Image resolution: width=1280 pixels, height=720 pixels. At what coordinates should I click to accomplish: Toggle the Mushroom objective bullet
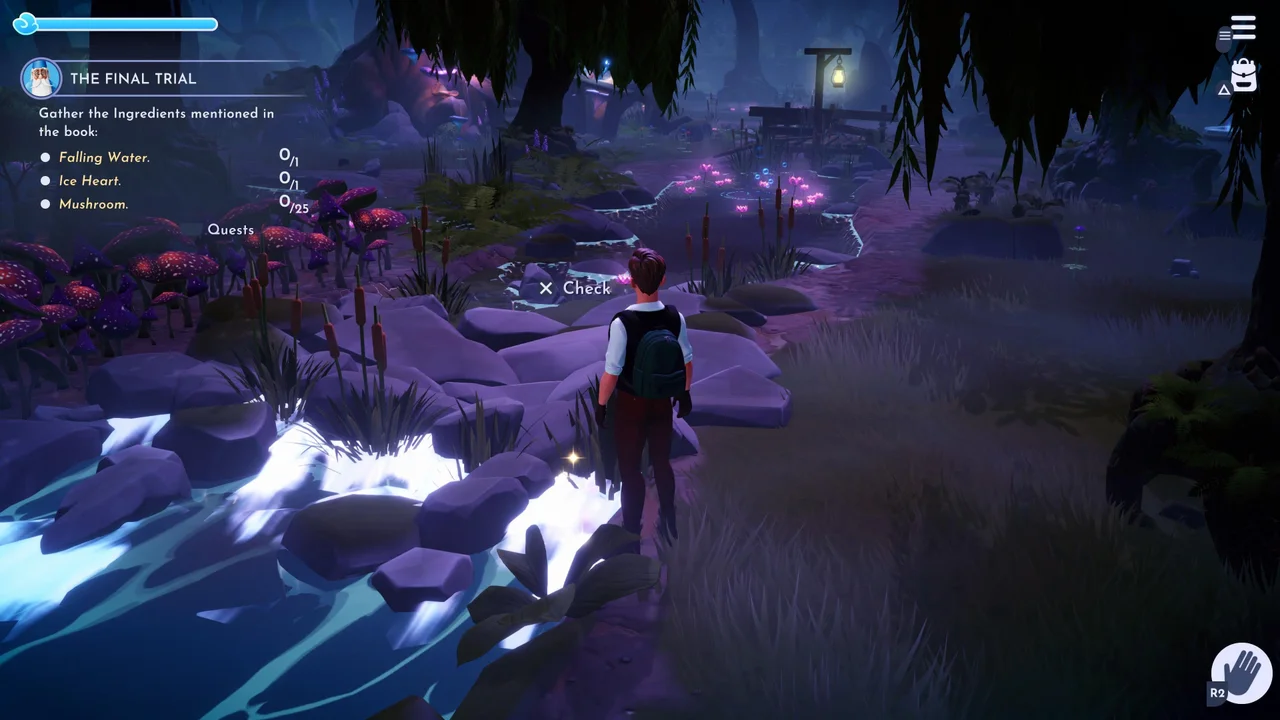(45, 204)
